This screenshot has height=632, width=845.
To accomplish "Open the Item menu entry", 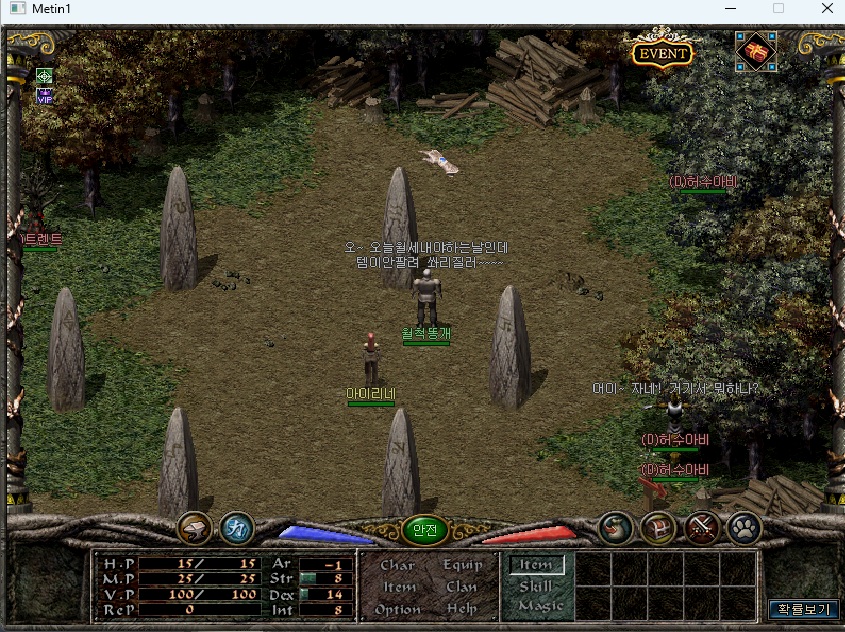I will coord(399,587).
